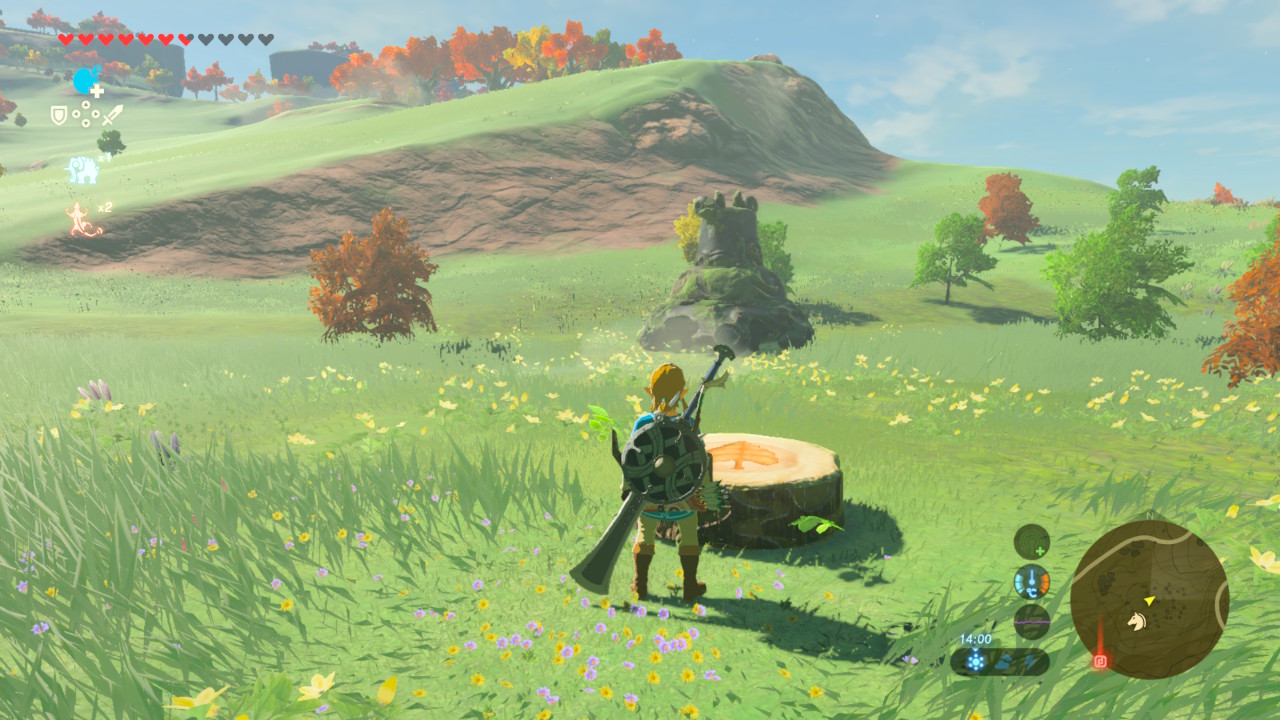
Task: Select the red shrine marker on minimap
Action: pos(1100,661)
